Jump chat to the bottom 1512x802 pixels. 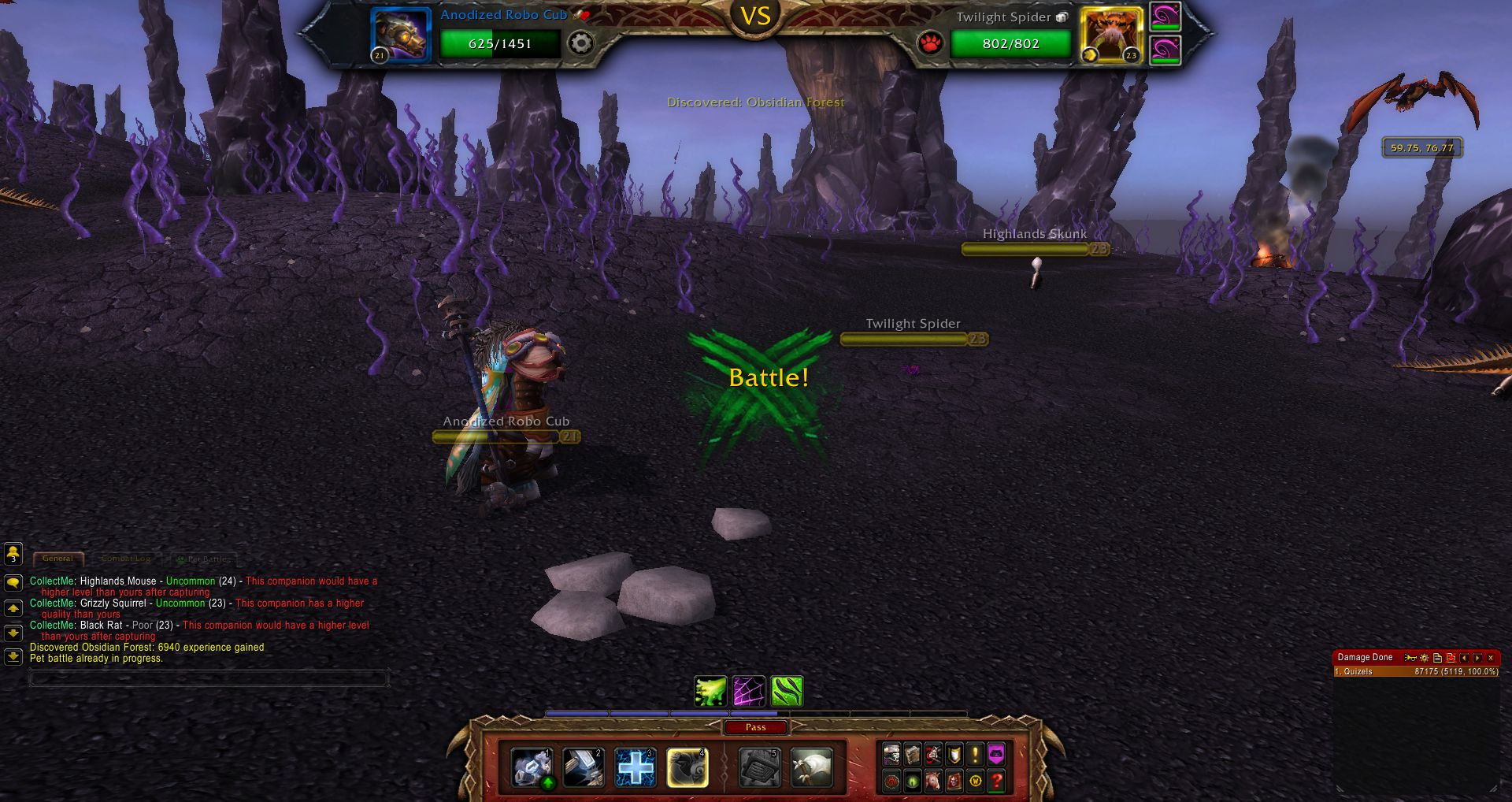(13, 655)
